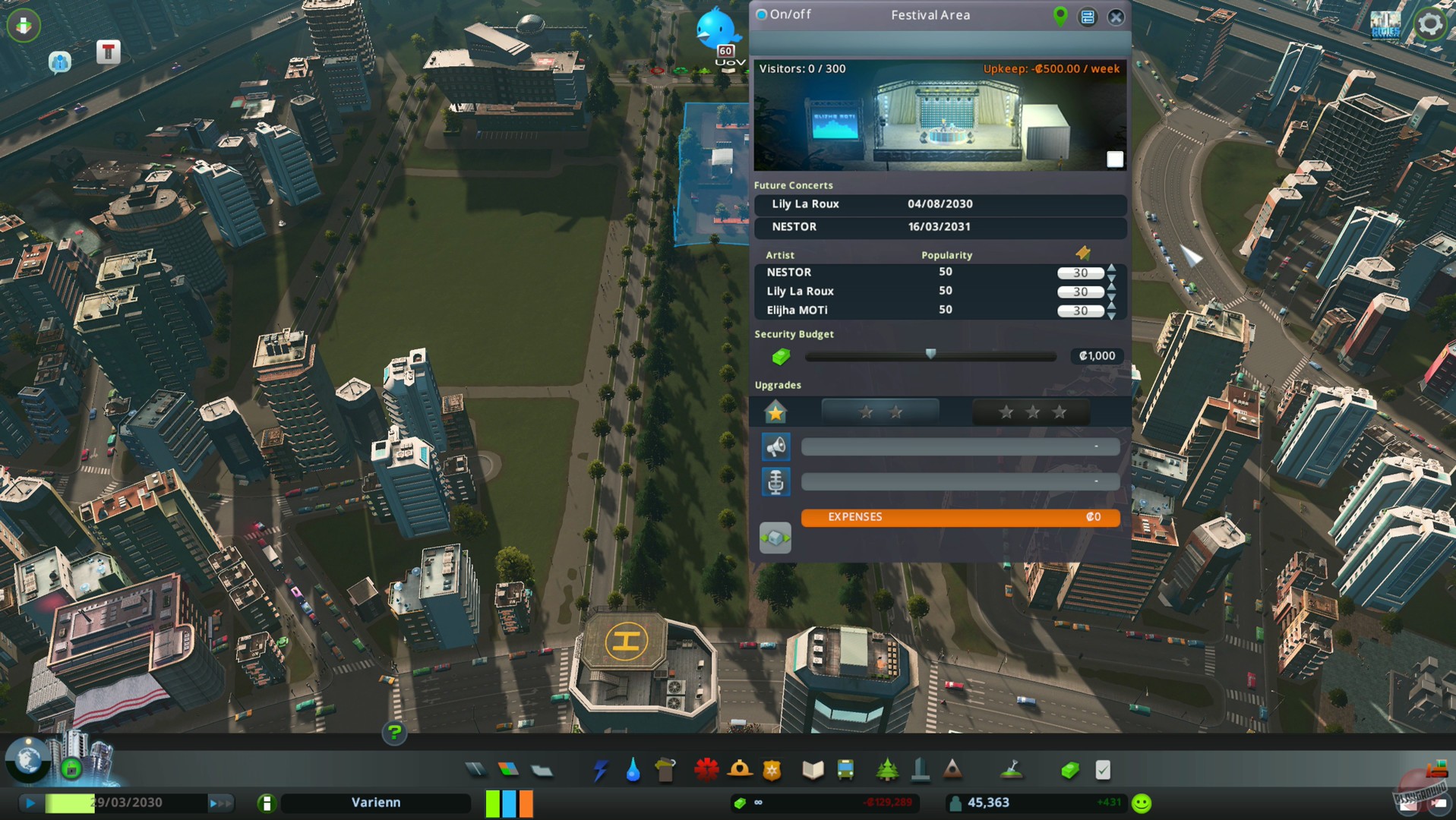
Task: Open the Garbage services menu
Action: (667, 769)
